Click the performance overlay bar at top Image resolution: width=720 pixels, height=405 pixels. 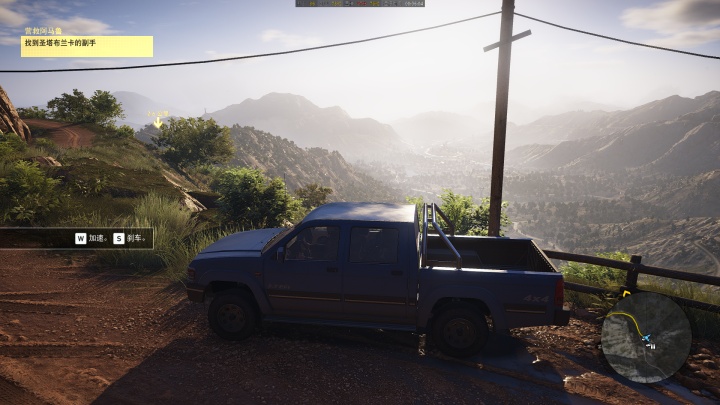(x=360, y=3)
